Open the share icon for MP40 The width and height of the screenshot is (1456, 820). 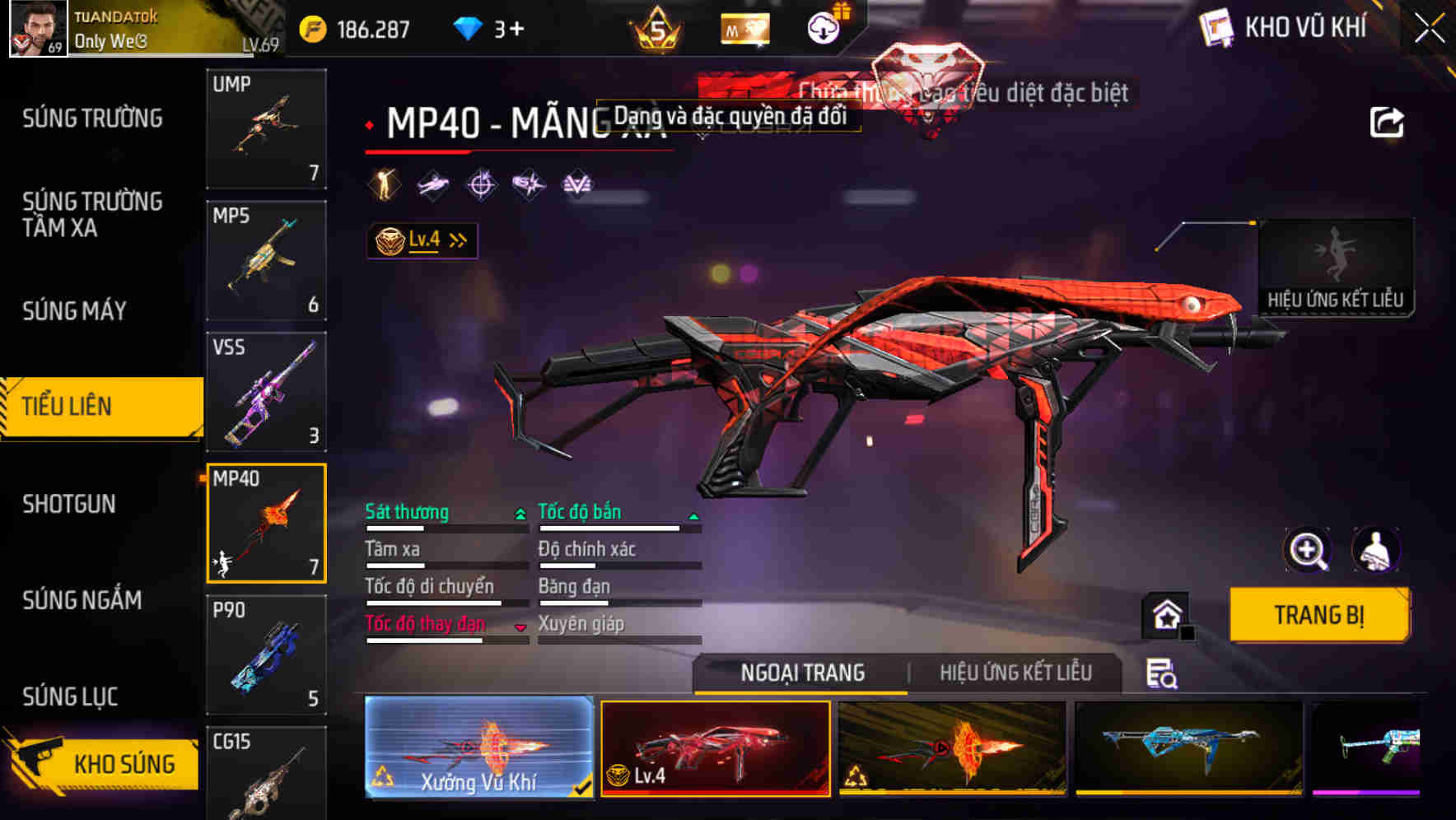tap(1388, 122)
